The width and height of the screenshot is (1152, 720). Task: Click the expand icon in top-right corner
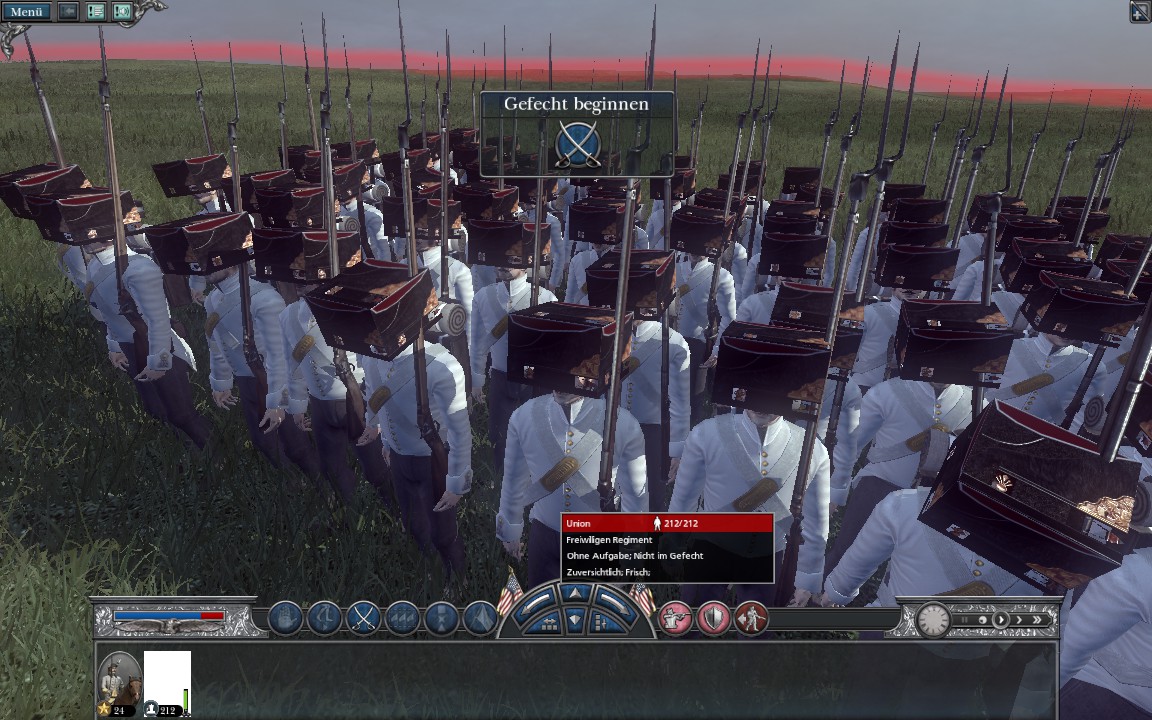click(x=1139, y=12)
